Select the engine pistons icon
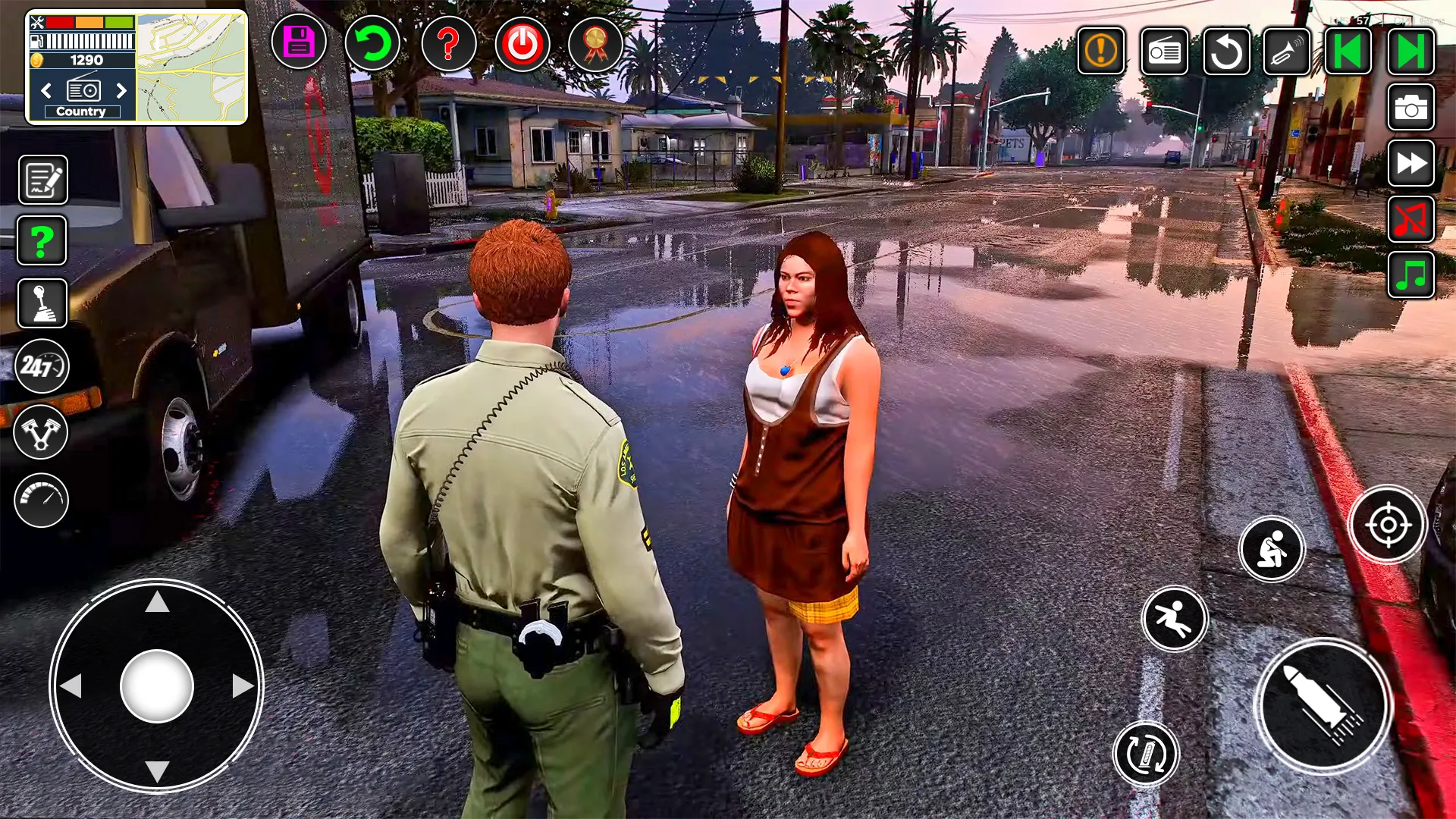The width and height of the screenshot is (1456, 819). (41, 432)
